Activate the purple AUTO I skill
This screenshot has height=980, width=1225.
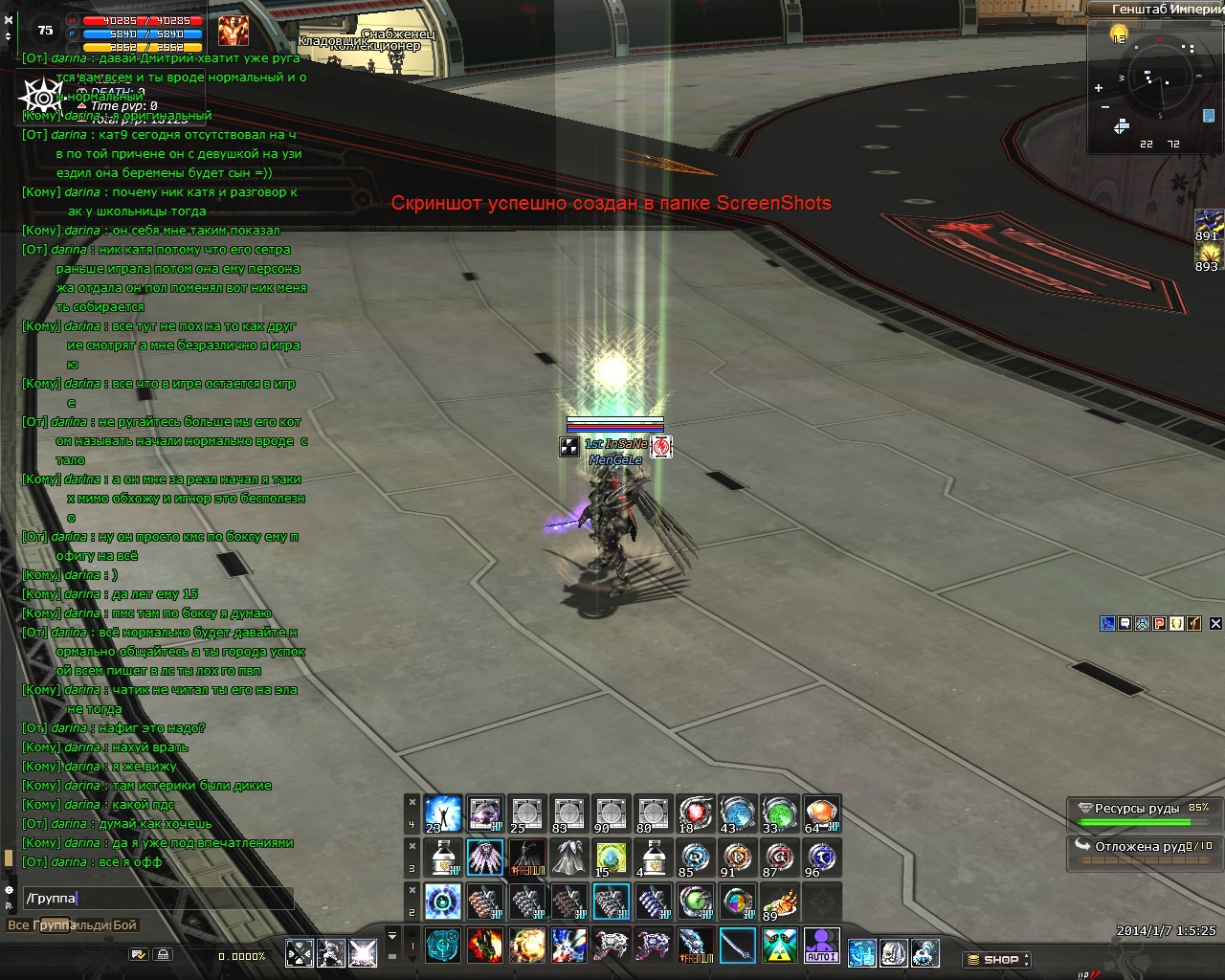821,947
